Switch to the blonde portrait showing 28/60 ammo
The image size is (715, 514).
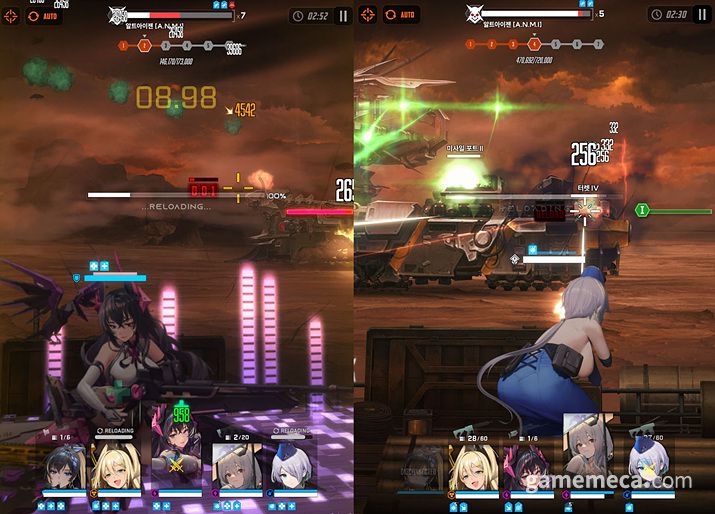click(x=473, y=467)
